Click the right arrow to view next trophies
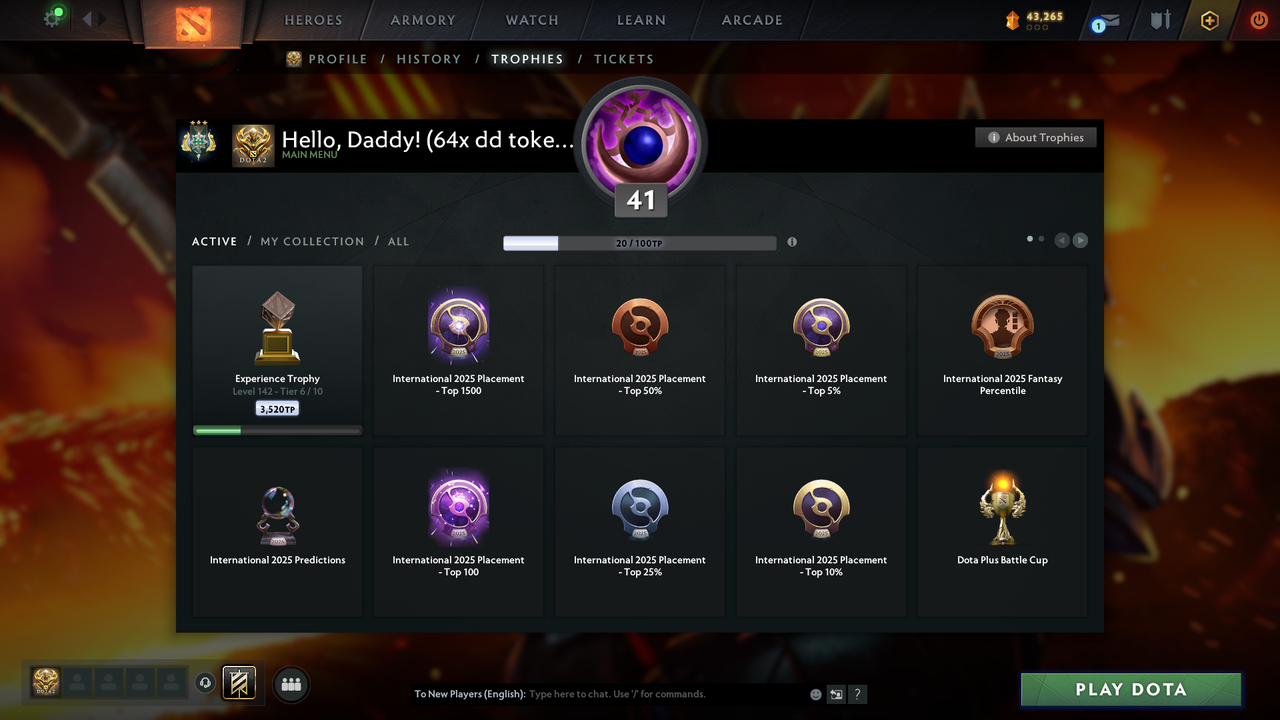 tap(1080, 240)
